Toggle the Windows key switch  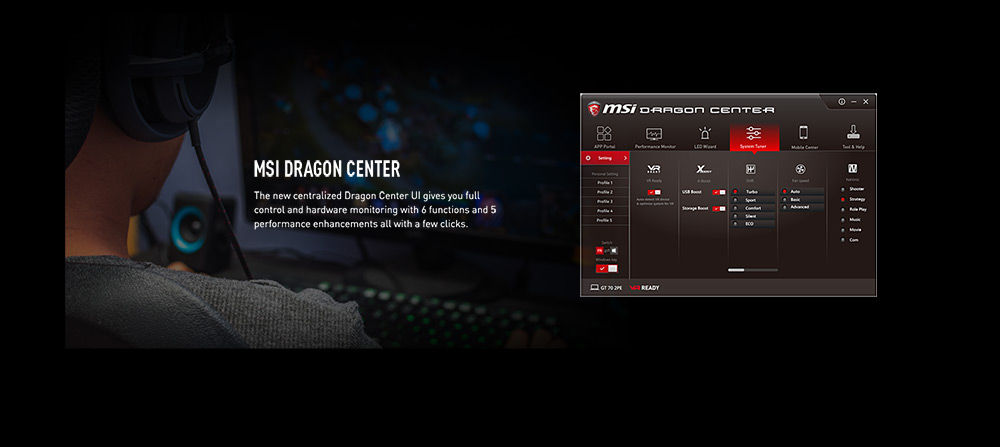pos(606,268)
